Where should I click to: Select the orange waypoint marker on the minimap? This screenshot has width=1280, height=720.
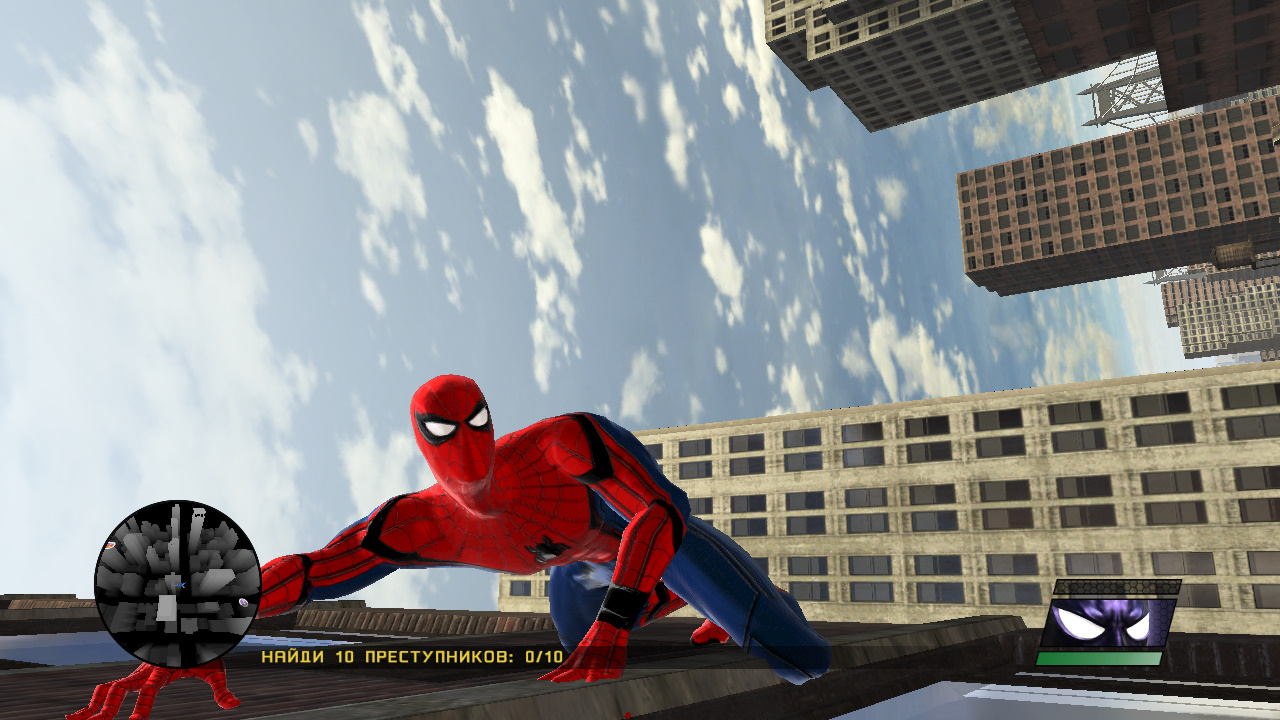tap(110, 545)
